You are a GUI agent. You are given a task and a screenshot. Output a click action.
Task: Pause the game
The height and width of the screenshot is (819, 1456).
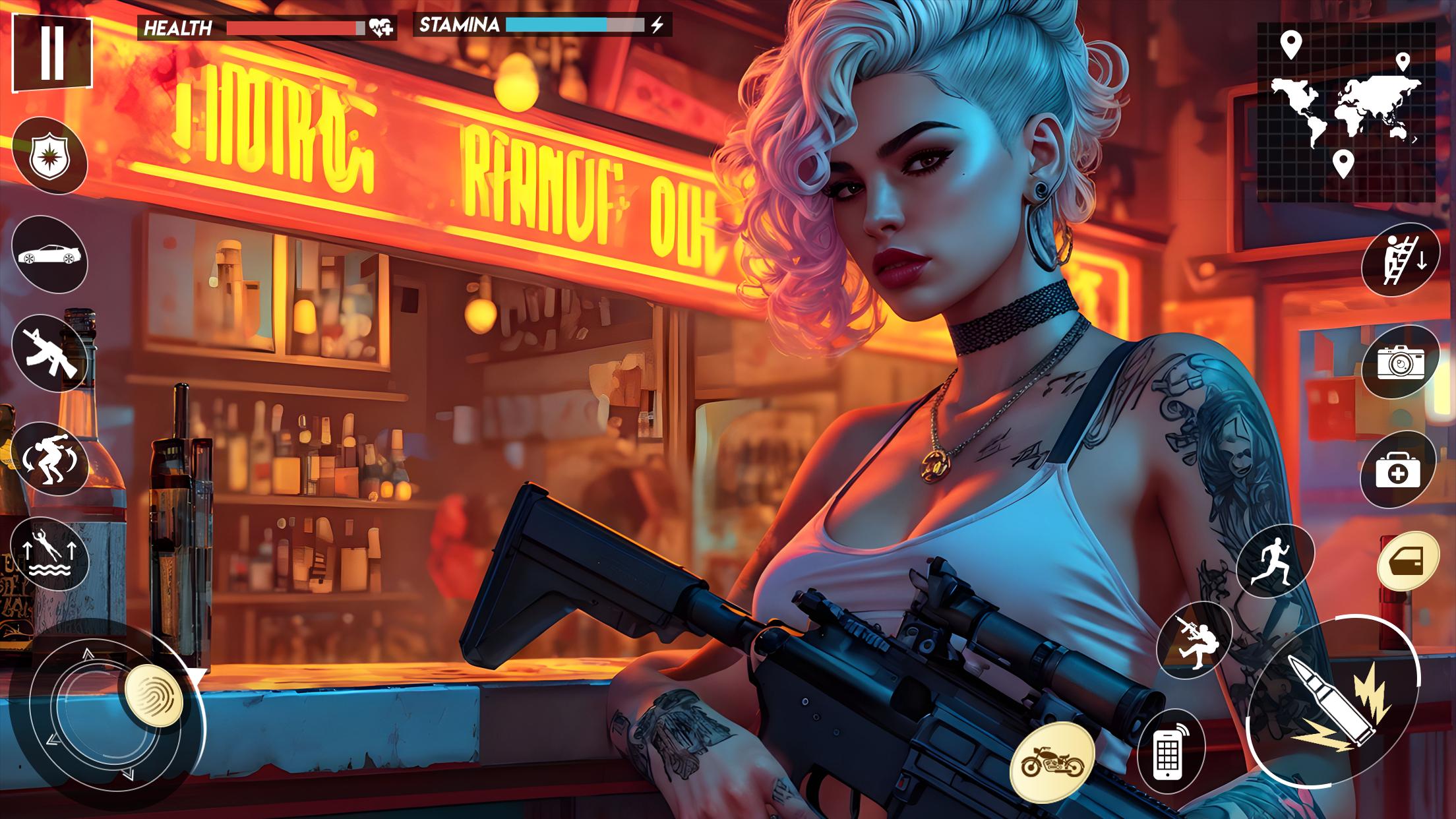pos(52,52)
